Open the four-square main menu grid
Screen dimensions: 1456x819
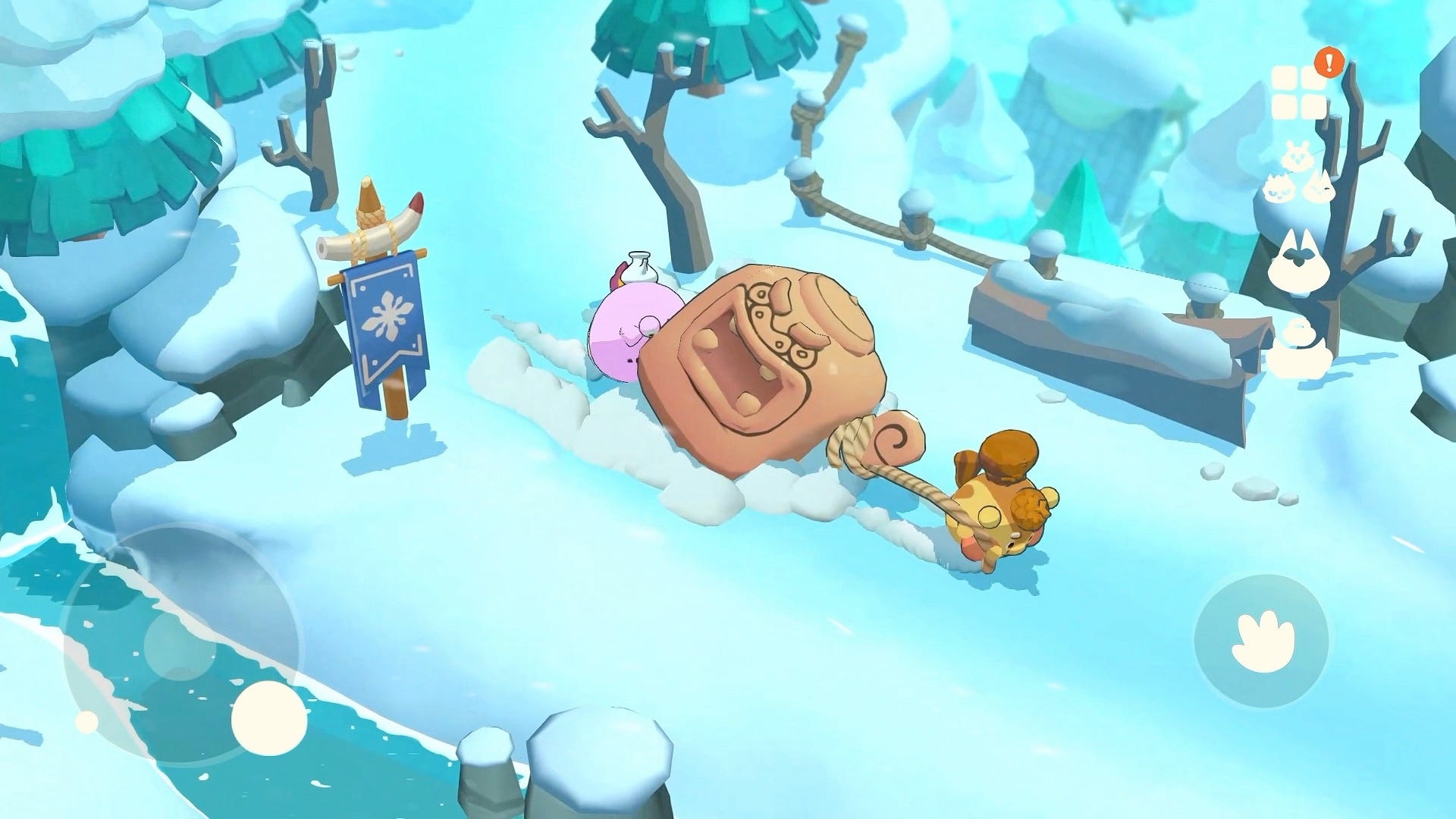point(1298,90)
